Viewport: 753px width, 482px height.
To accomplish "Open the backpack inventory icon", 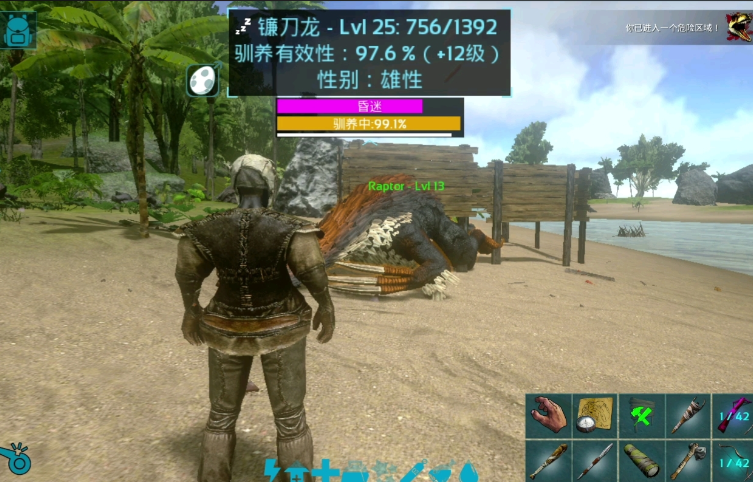I will [18, 31].
